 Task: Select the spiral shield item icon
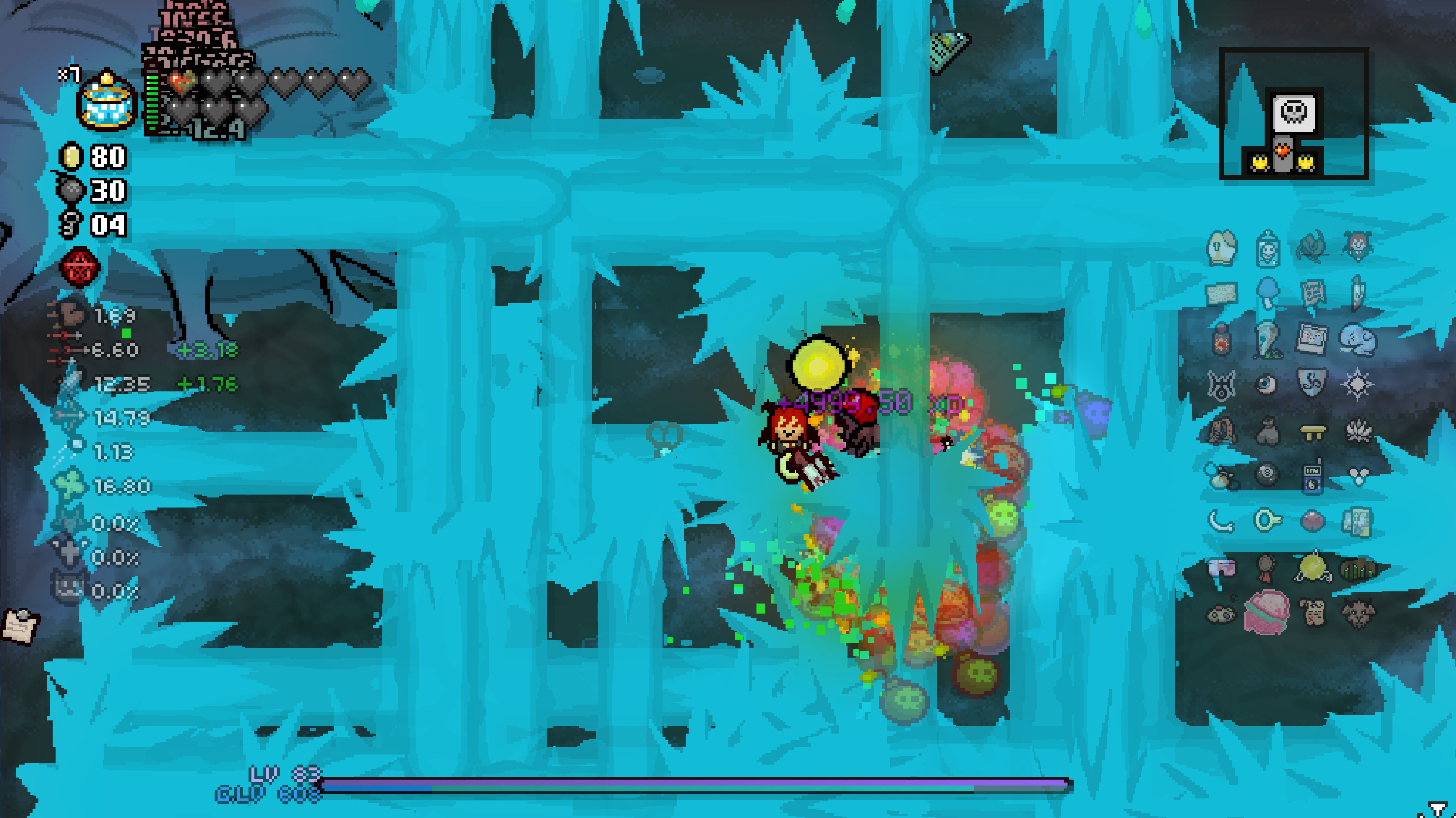pyautogui.click(x=1312, y=384)
